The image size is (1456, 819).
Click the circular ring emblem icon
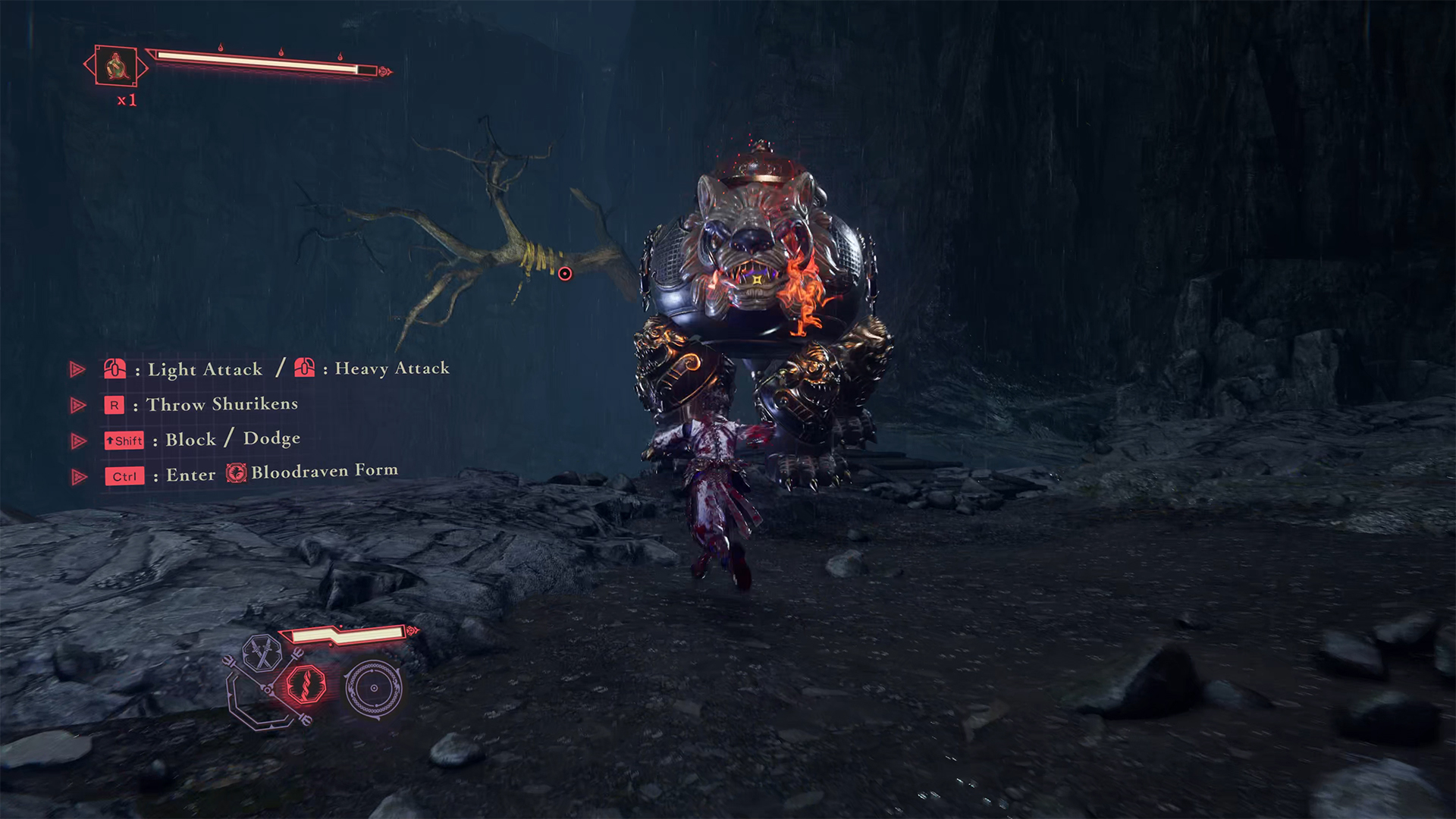[373, 688]
